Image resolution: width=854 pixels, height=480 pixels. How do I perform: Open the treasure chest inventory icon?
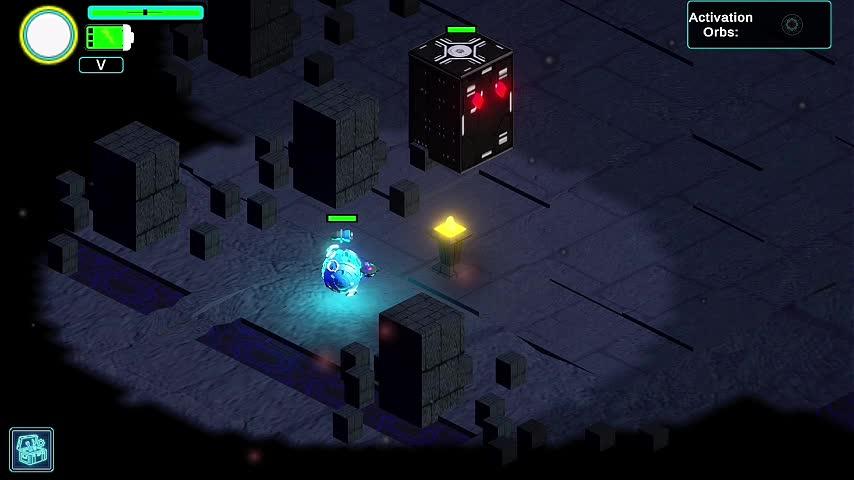32,449
